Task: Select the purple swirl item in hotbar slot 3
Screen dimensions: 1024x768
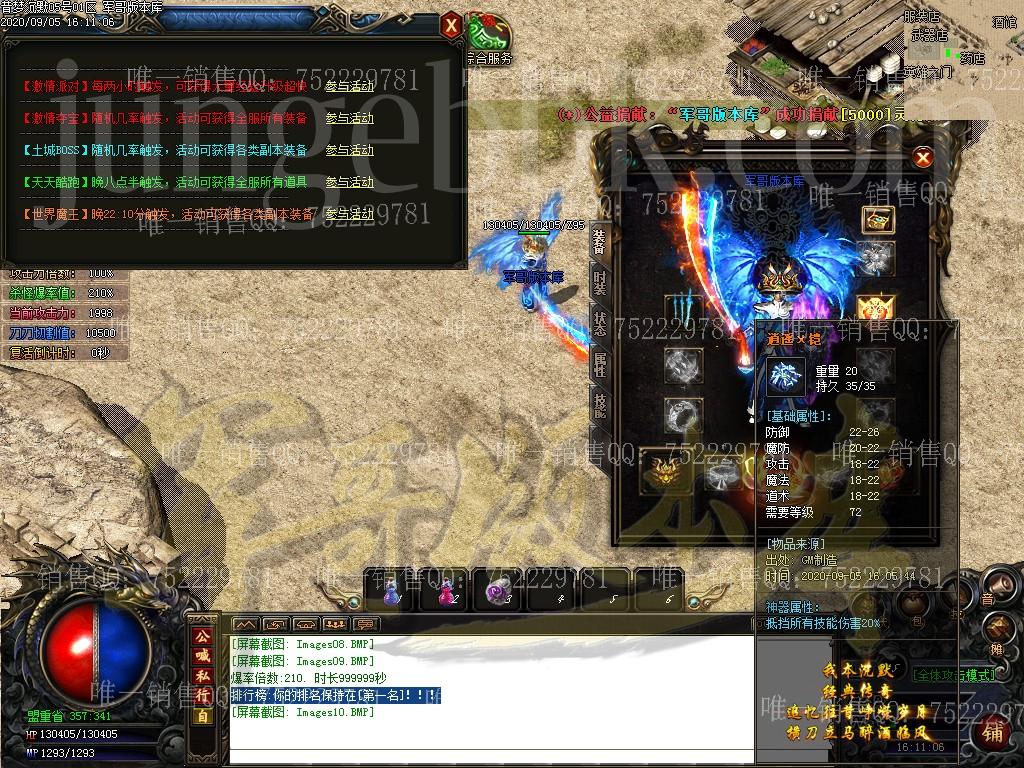Action: [x=497, y=592]
